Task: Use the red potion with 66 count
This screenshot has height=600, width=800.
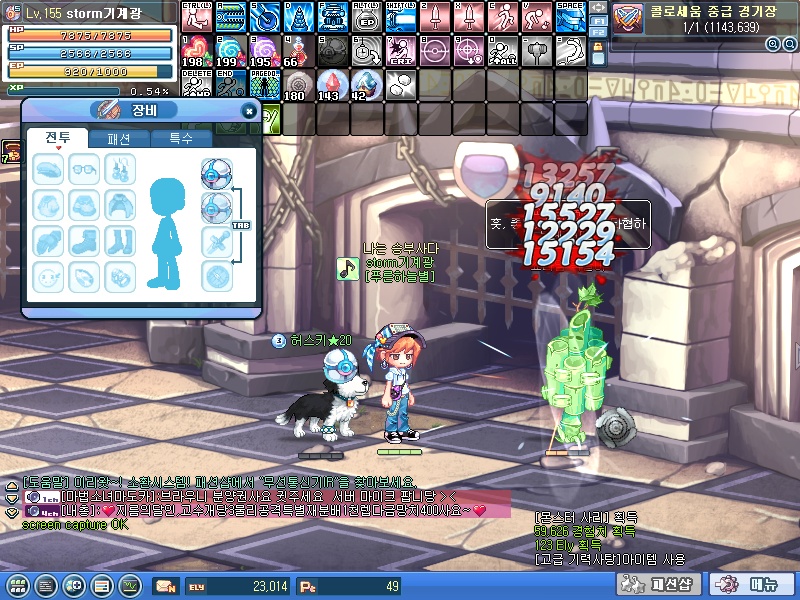Action: (297, 51)
